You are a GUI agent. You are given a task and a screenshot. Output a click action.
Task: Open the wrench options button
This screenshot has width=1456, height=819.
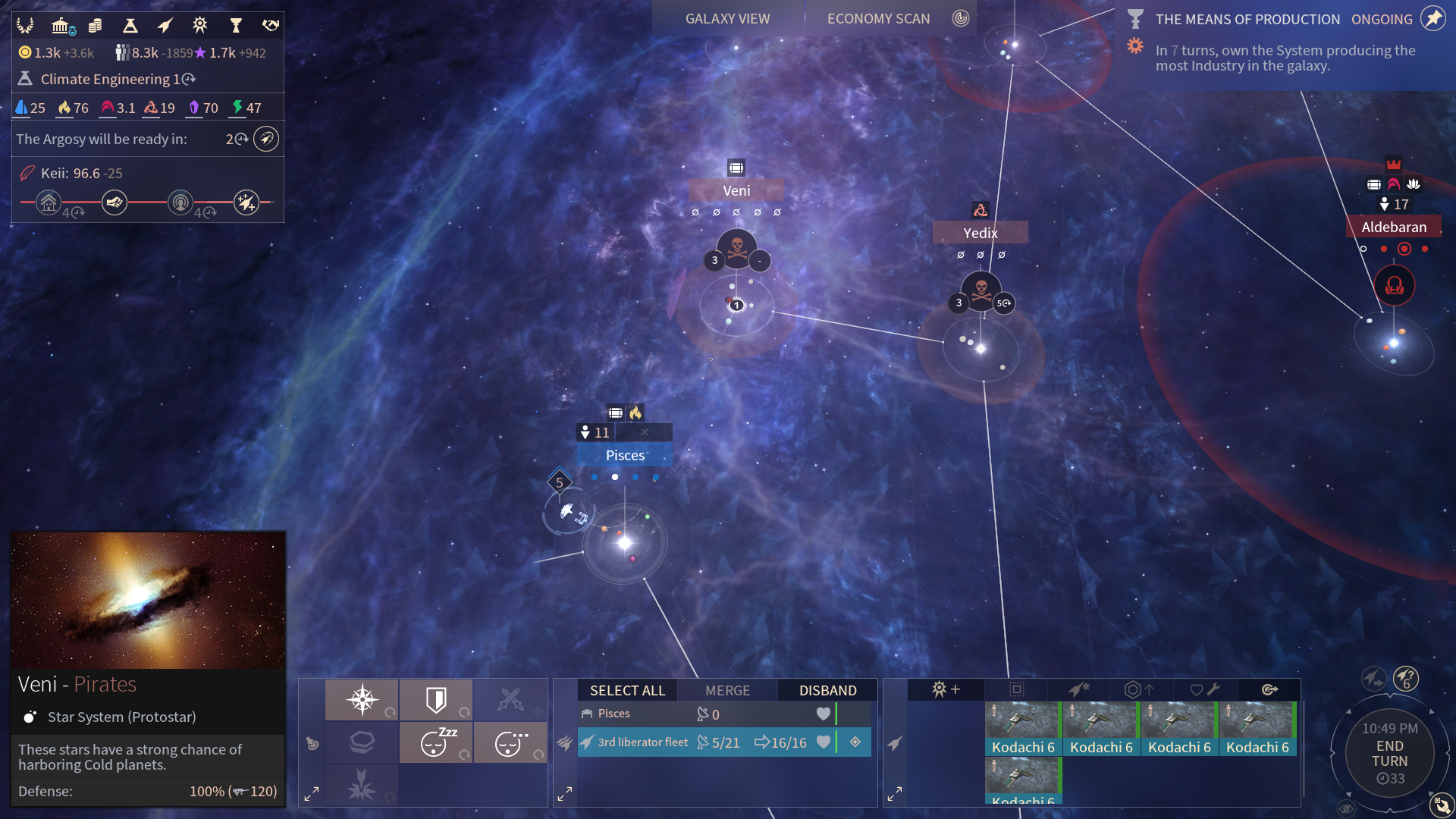click(x=1205, y=690)
